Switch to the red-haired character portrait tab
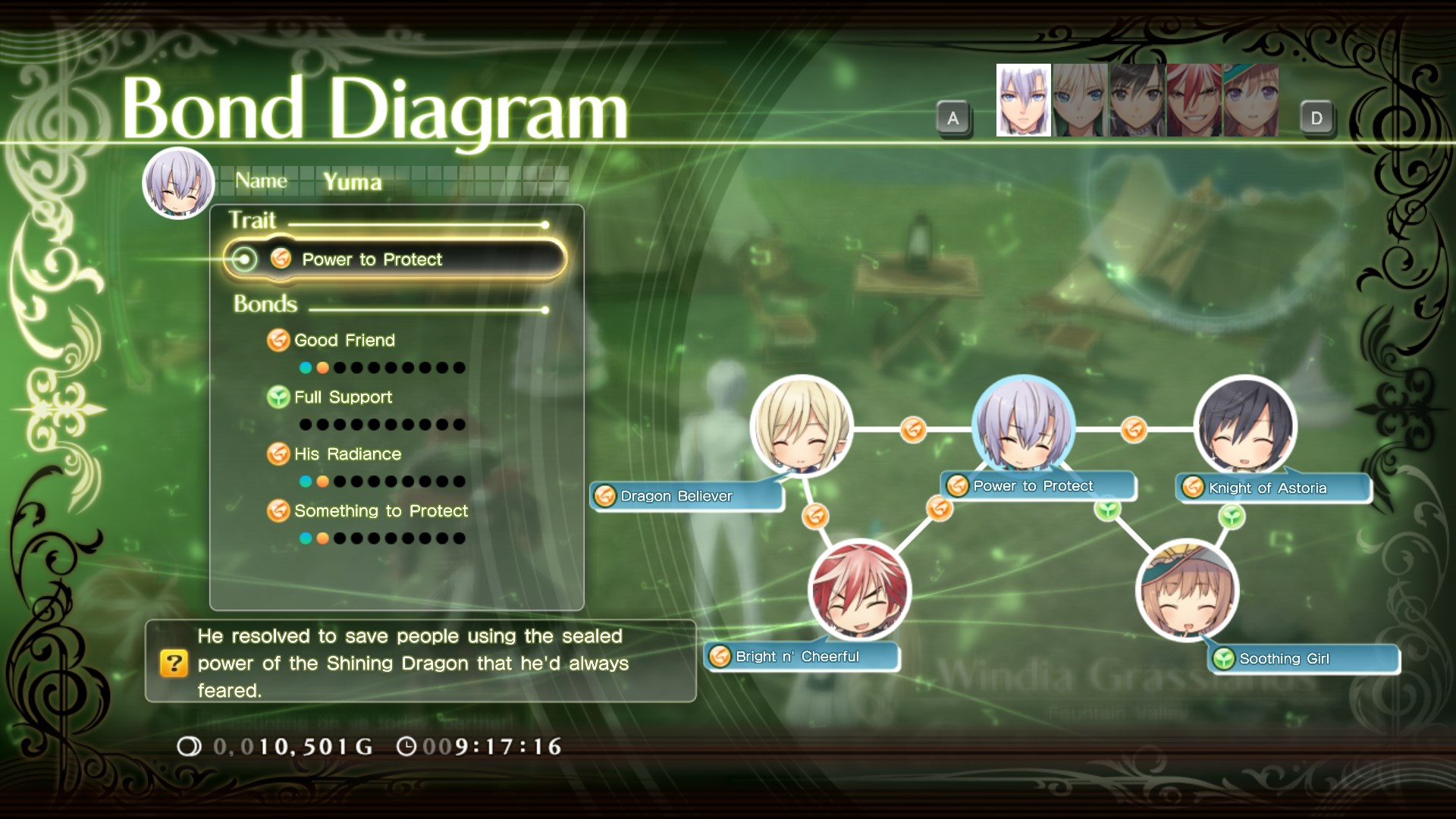 tap(1194, 100)
